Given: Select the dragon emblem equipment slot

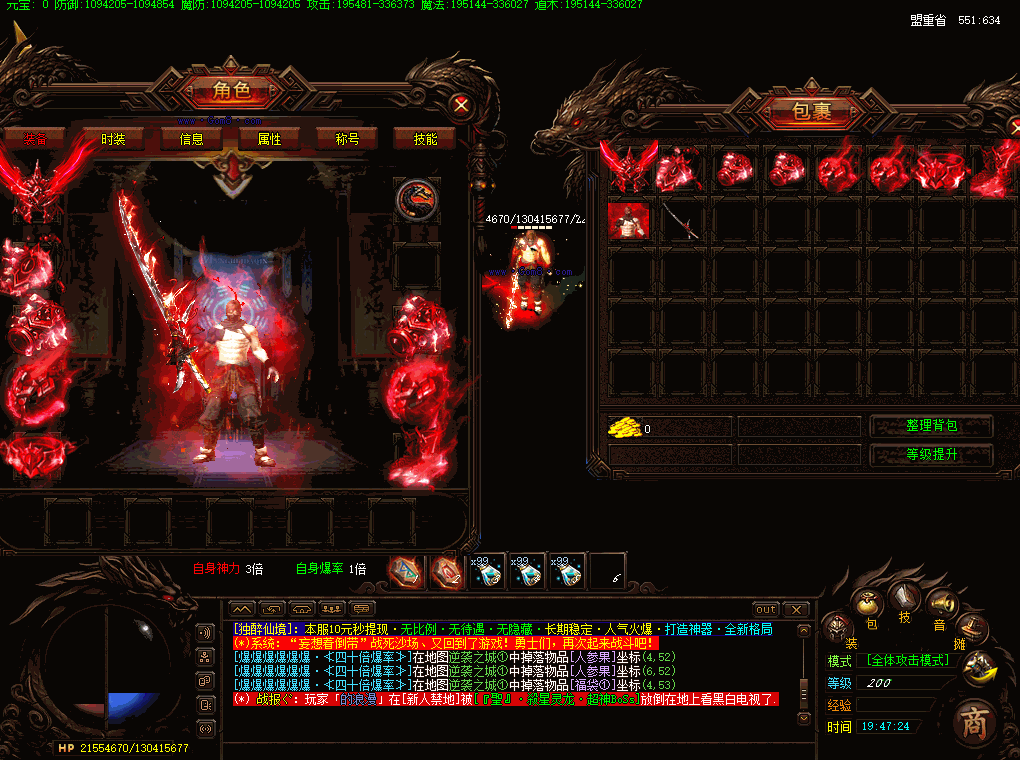Looking at the screenshot, I should click(x=413, y=199).
